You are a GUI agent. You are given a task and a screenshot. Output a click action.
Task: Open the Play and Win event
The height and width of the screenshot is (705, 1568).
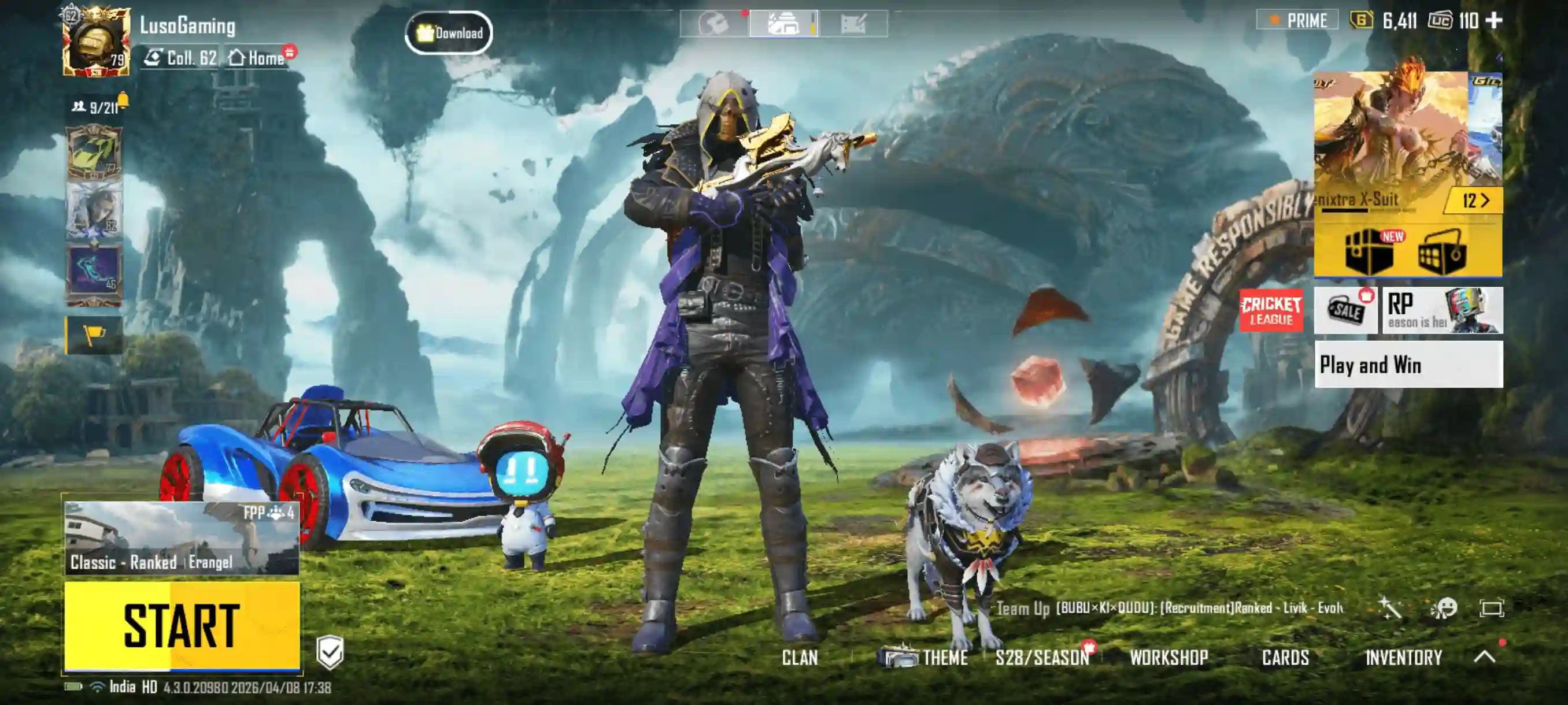1408,365
